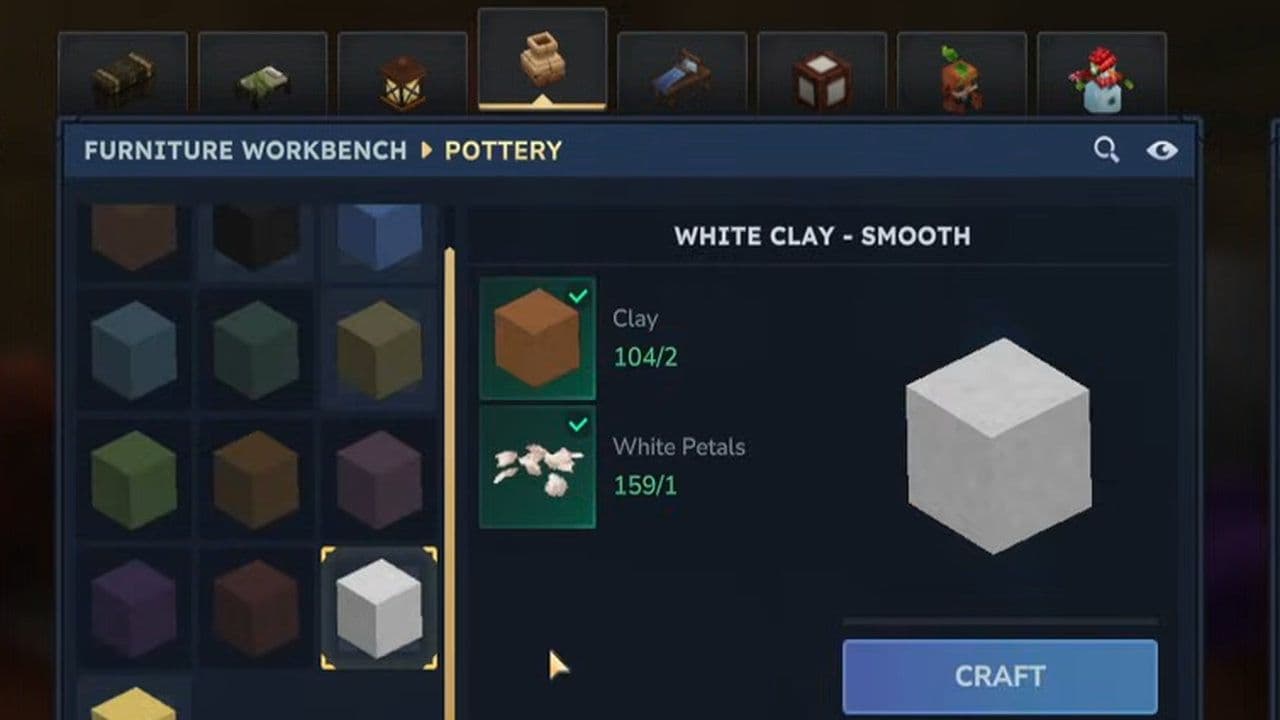The width and height of the screenshot is (1280, 720).
Task: Switch to the lantern category tab
Action: (x=402, y=76)
